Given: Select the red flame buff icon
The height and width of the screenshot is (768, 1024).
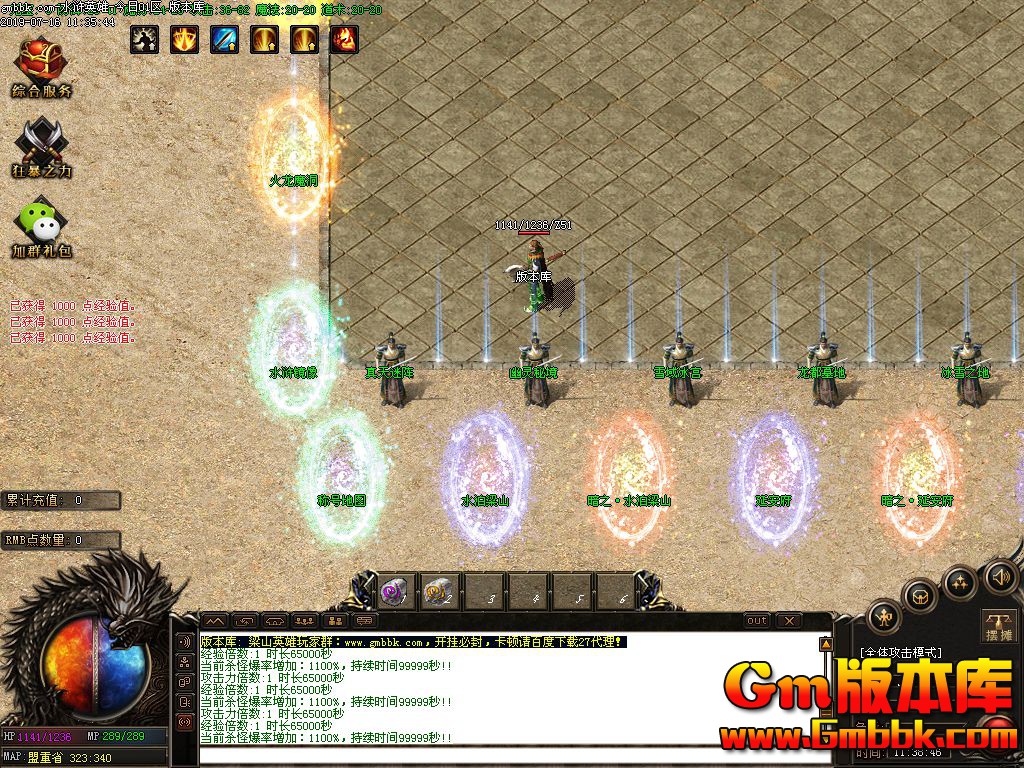Looking at the screenshot, I should pyautogui.click(x=344, y=39).
